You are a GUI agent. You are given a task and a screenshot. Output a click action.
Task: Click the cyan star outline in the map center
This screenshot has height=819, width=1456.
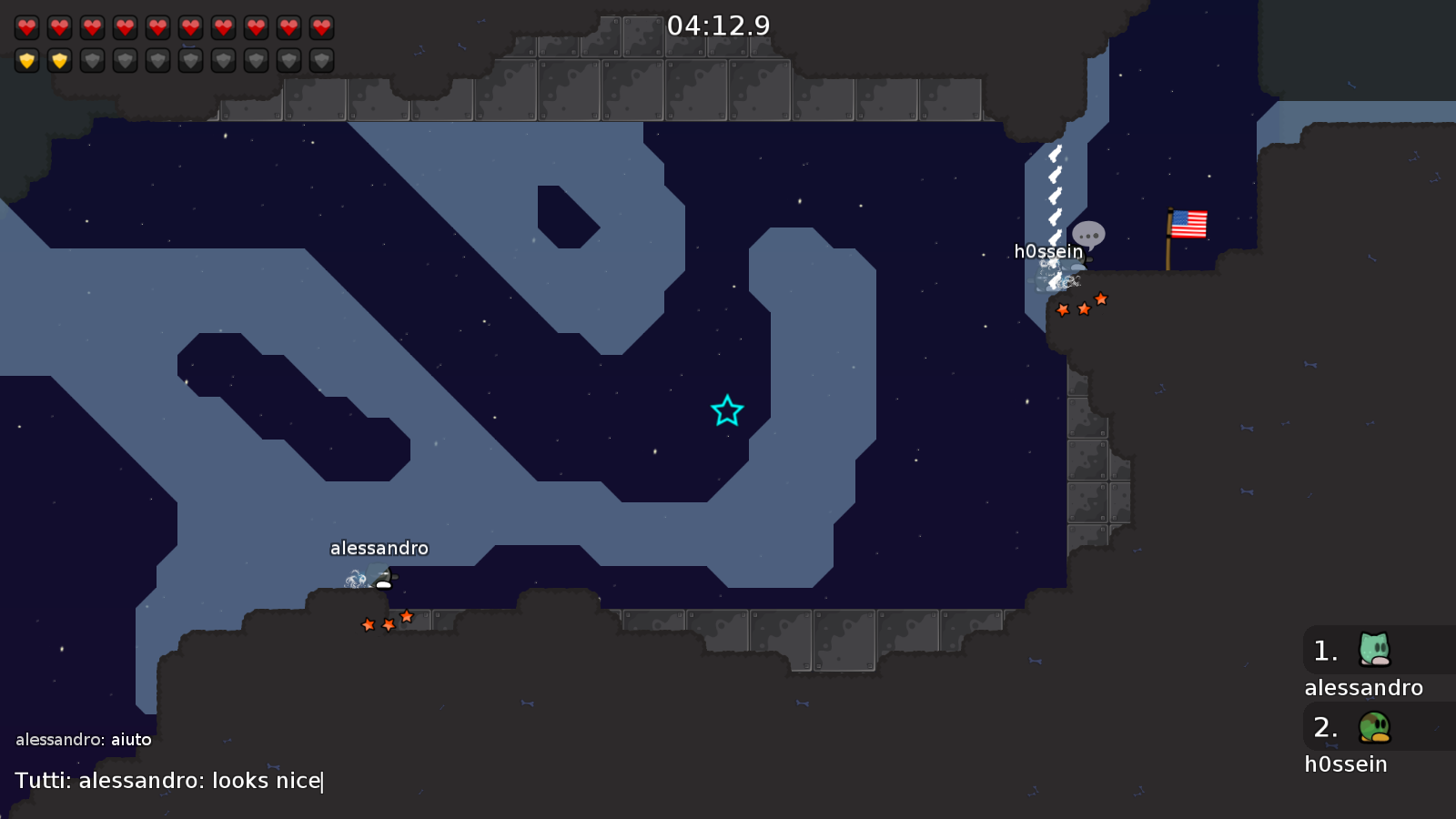pos(725,411)
